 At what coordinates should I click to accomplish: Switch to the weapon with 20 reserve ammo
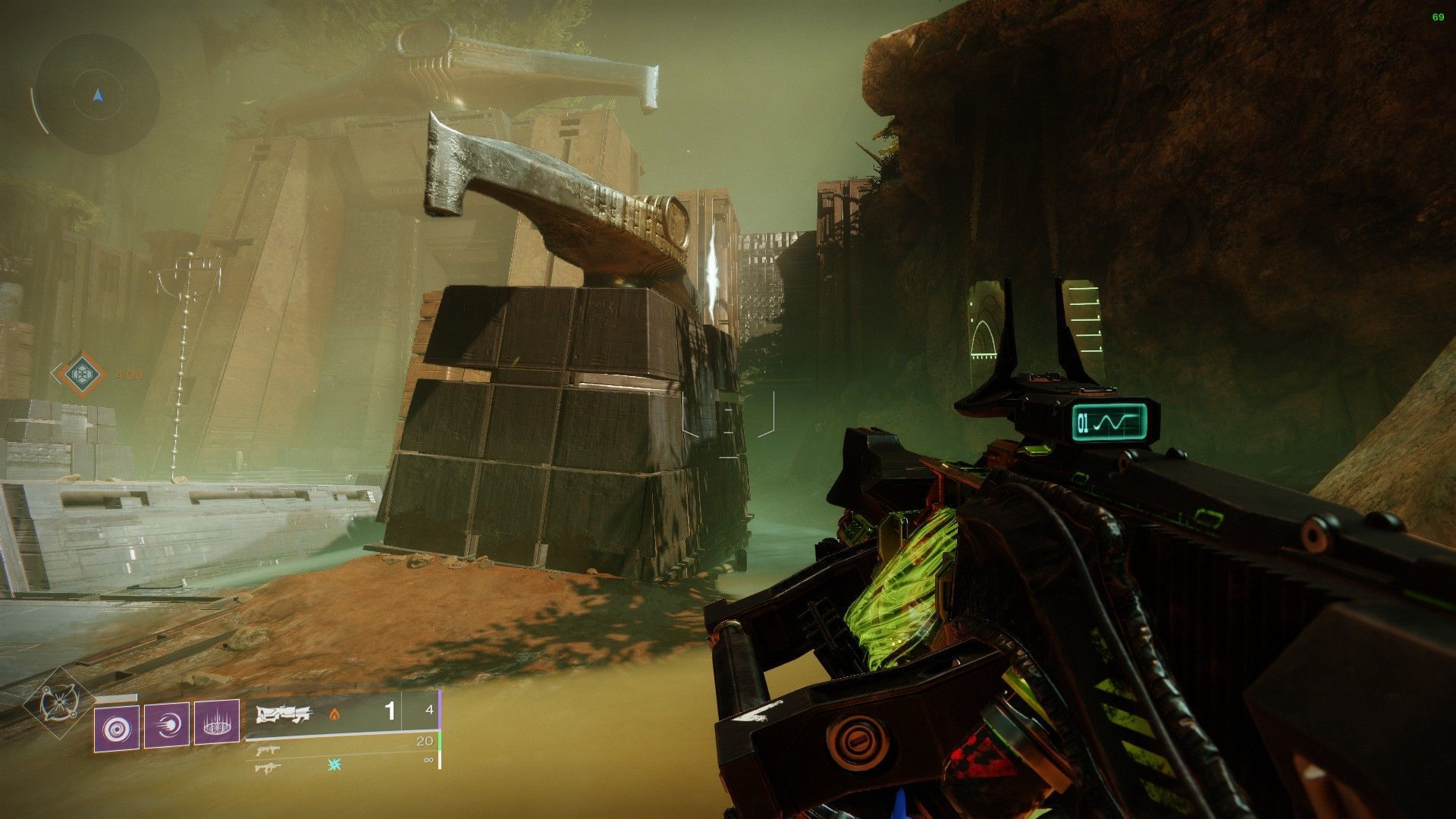tap(265, 751)
